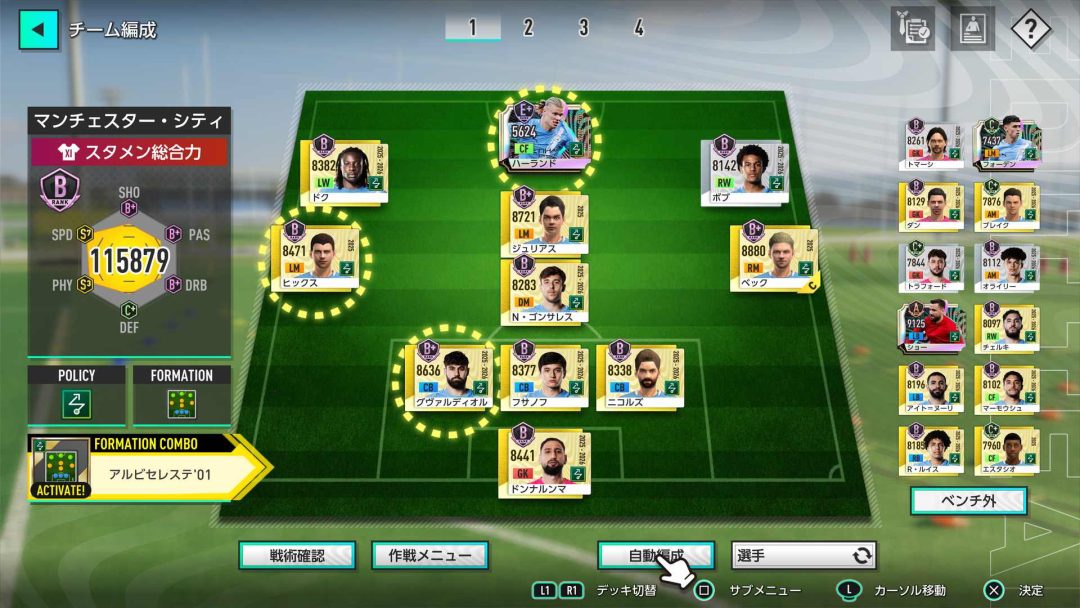Switch to deck tab 2
The width and height of the screenshot is (1080, 608).
[x=528, y=28]
